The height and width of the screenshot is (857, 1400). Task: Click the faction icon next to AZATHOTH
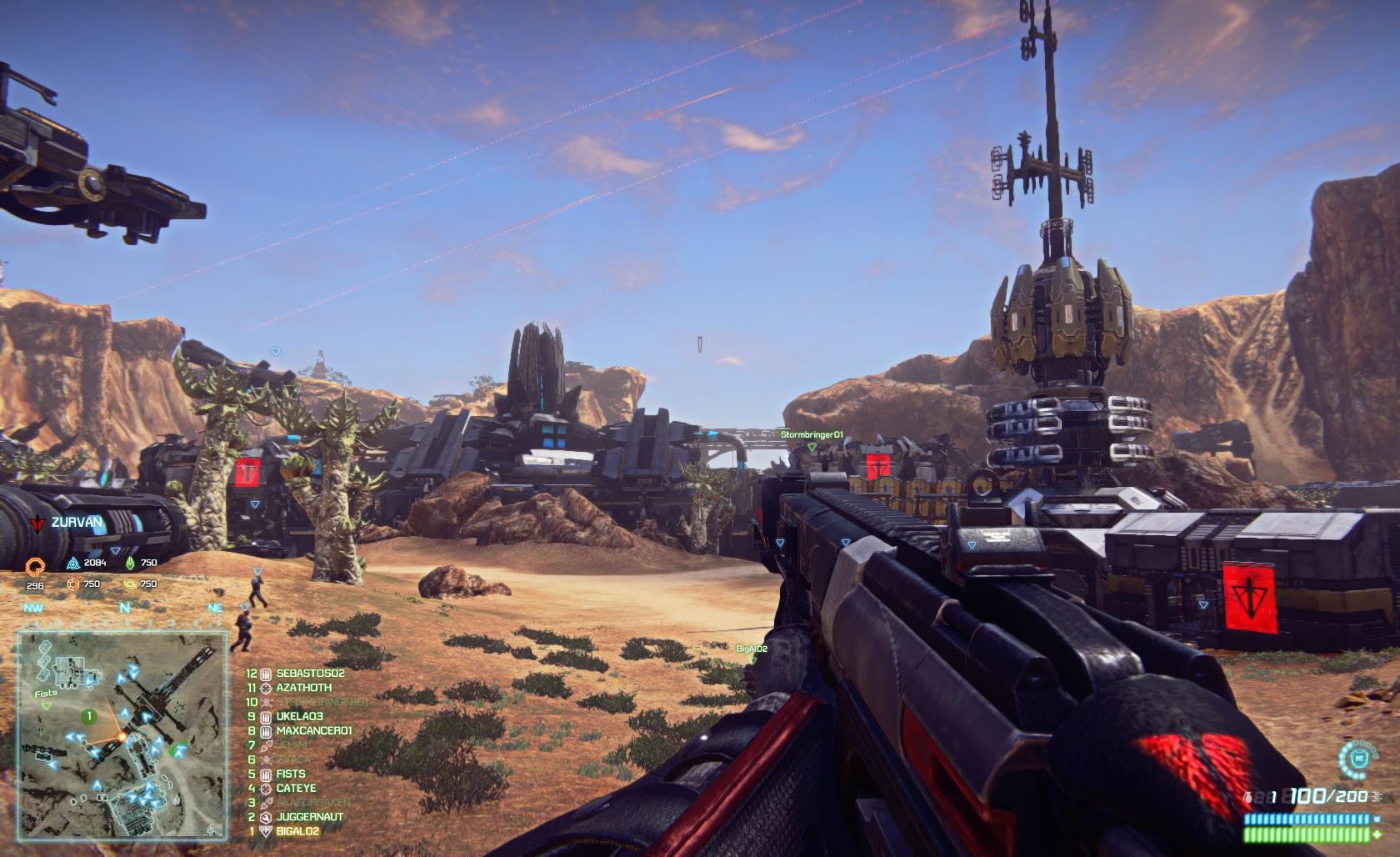[265, 688]
